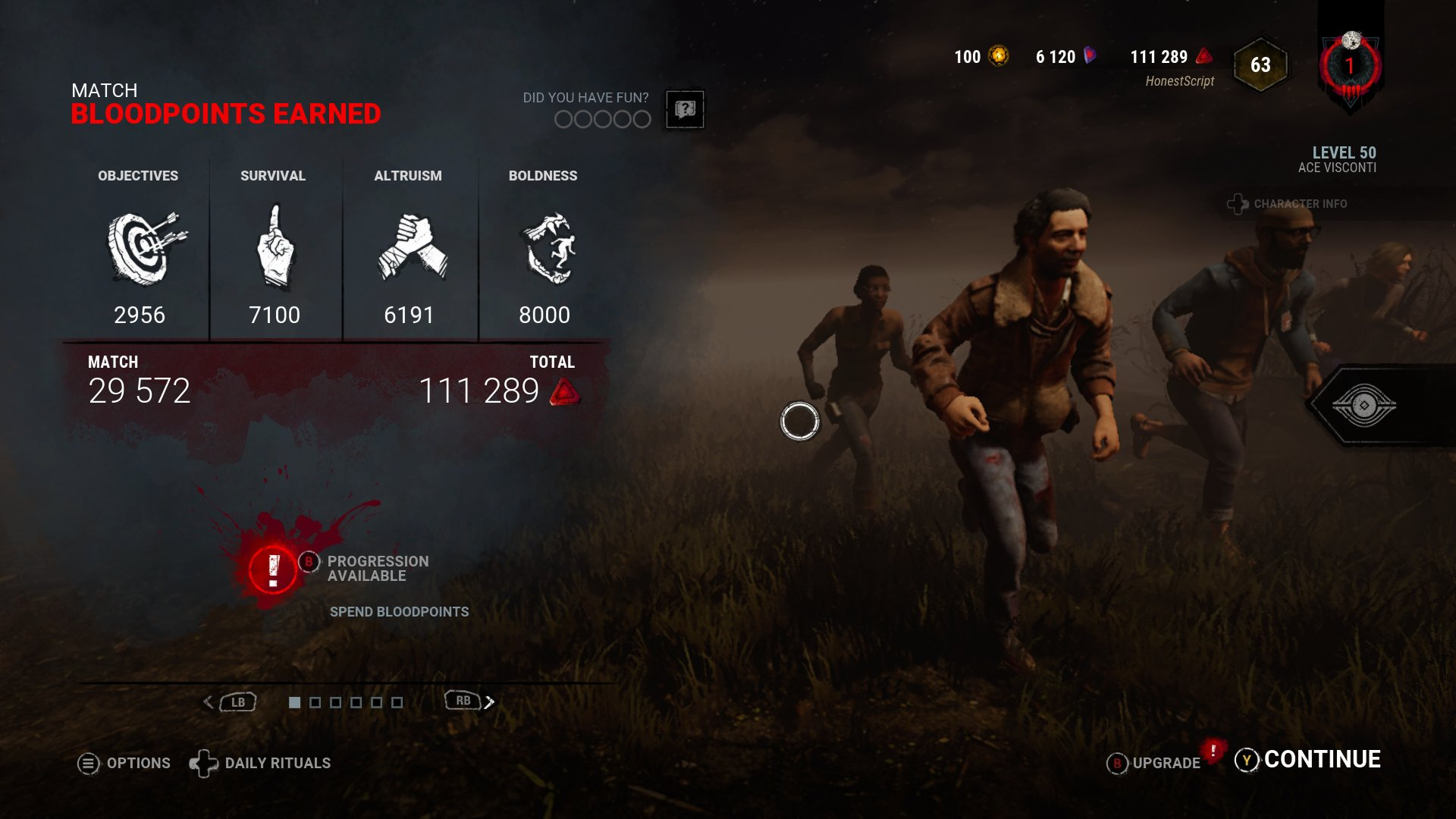Select the middle fun rating circle
Viewport: 1456px width, 819px height.
point(603,119)
